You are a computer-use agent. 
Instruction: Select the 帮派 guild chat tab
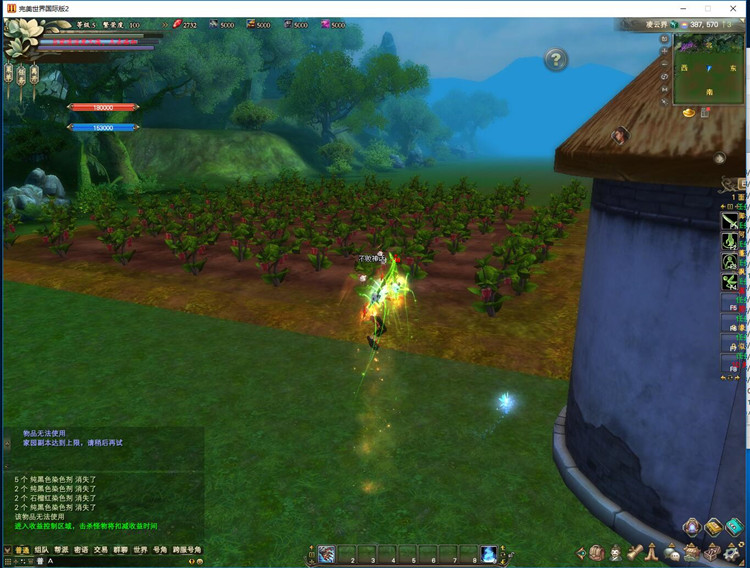[61, 549]
